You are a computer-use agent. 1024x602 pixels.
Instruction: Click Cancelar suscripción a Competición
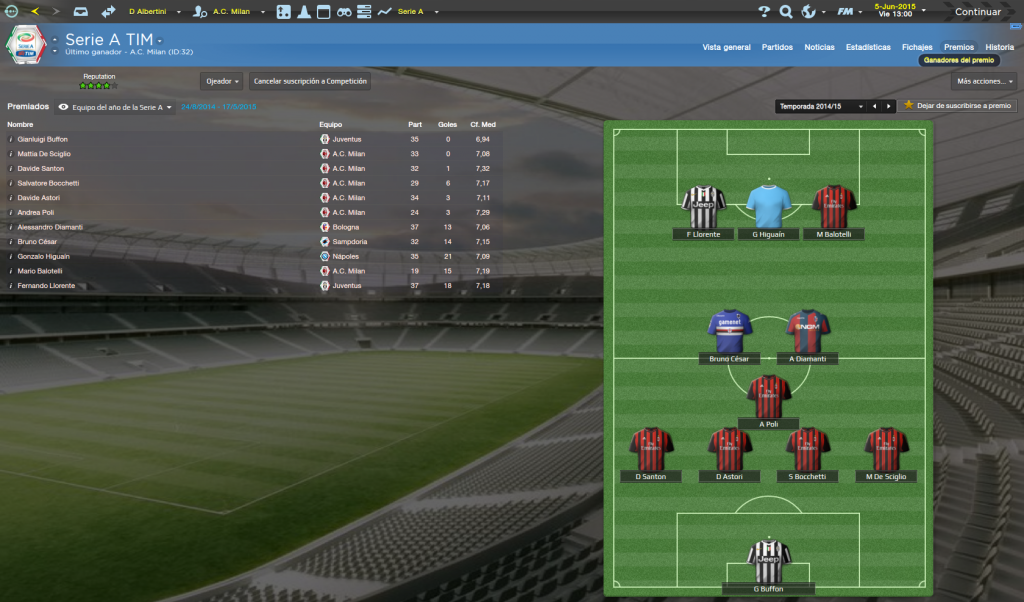[x=310, y=81]
